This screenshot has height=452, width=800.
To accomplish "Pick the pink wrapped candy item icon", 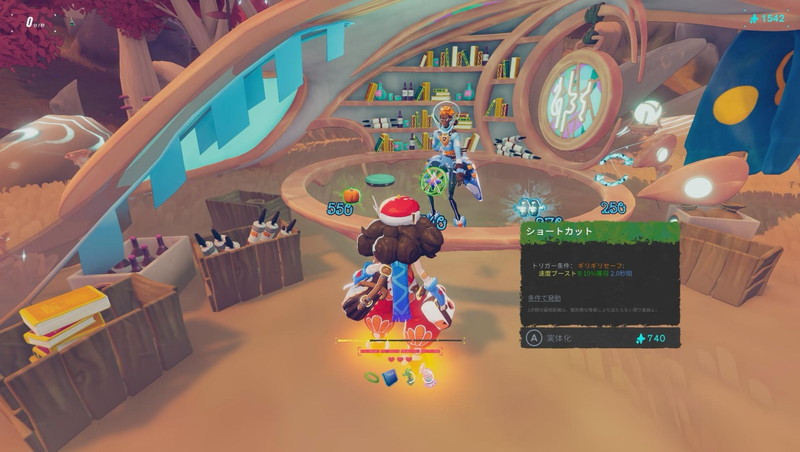I will [x=427, y=377].
